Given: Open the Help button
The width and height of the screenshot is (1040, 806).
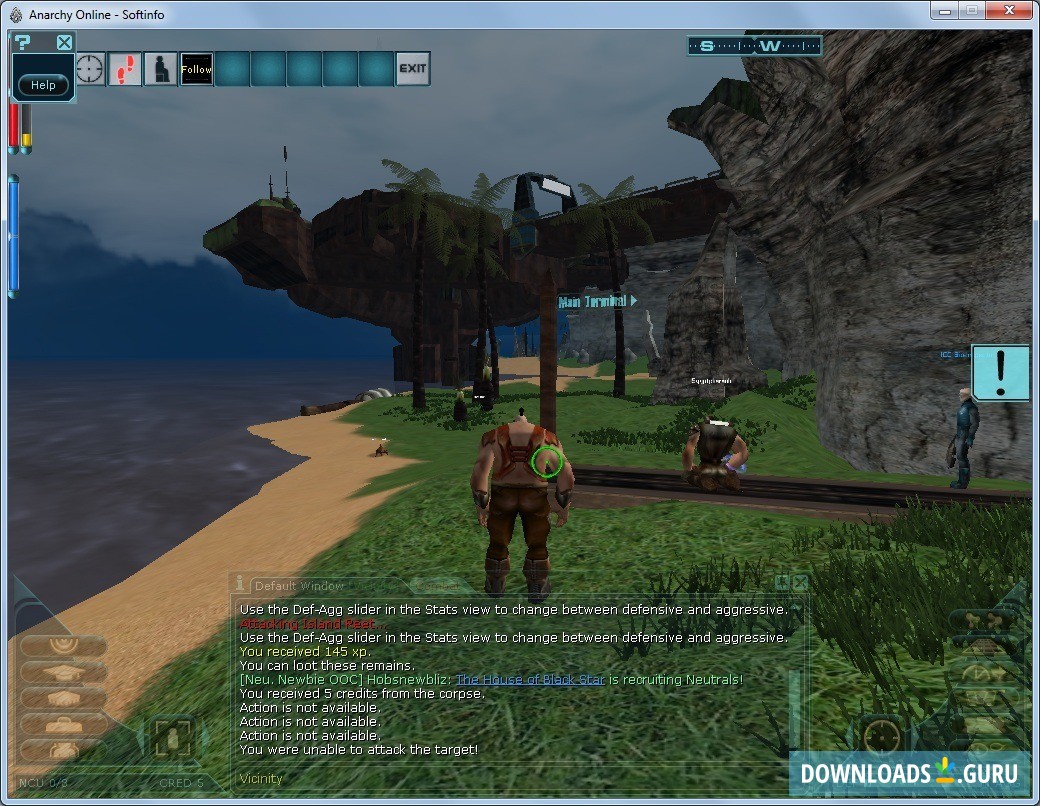Looking at the screenshot, I should point(43,85).
